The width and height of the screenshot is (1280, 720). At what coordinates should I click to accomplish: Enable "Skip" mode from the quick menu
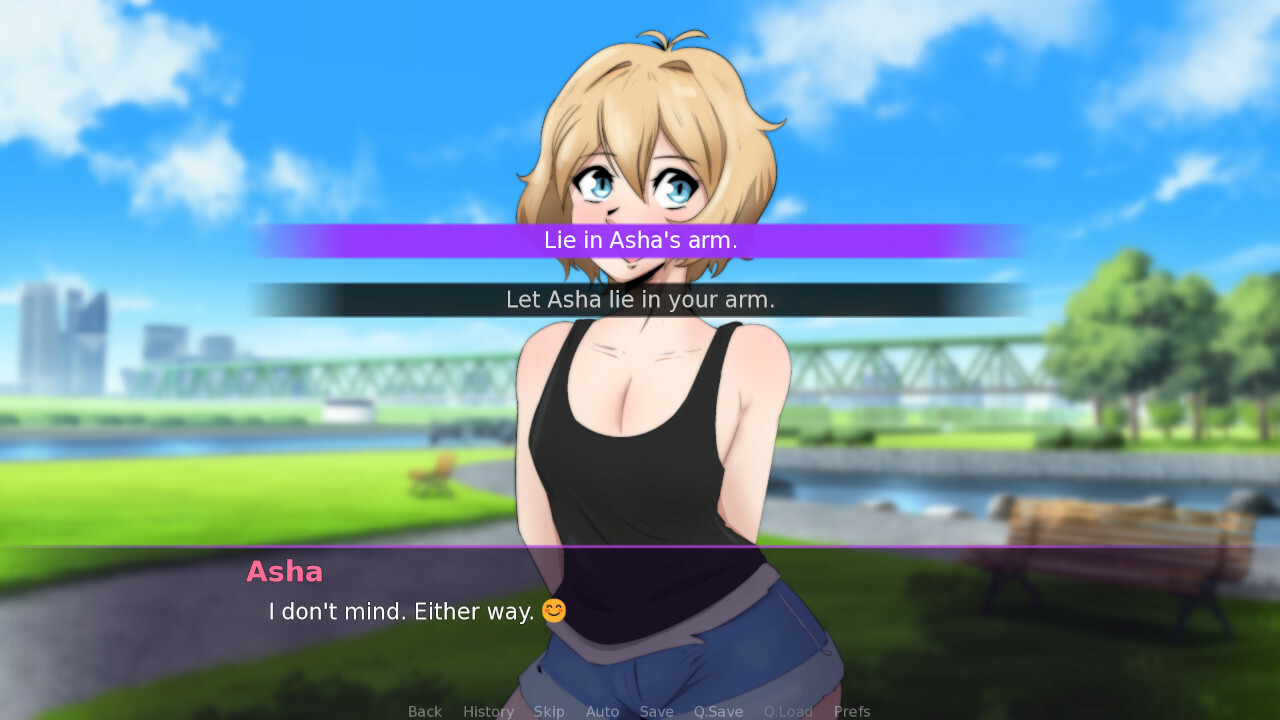pos(549,711)
